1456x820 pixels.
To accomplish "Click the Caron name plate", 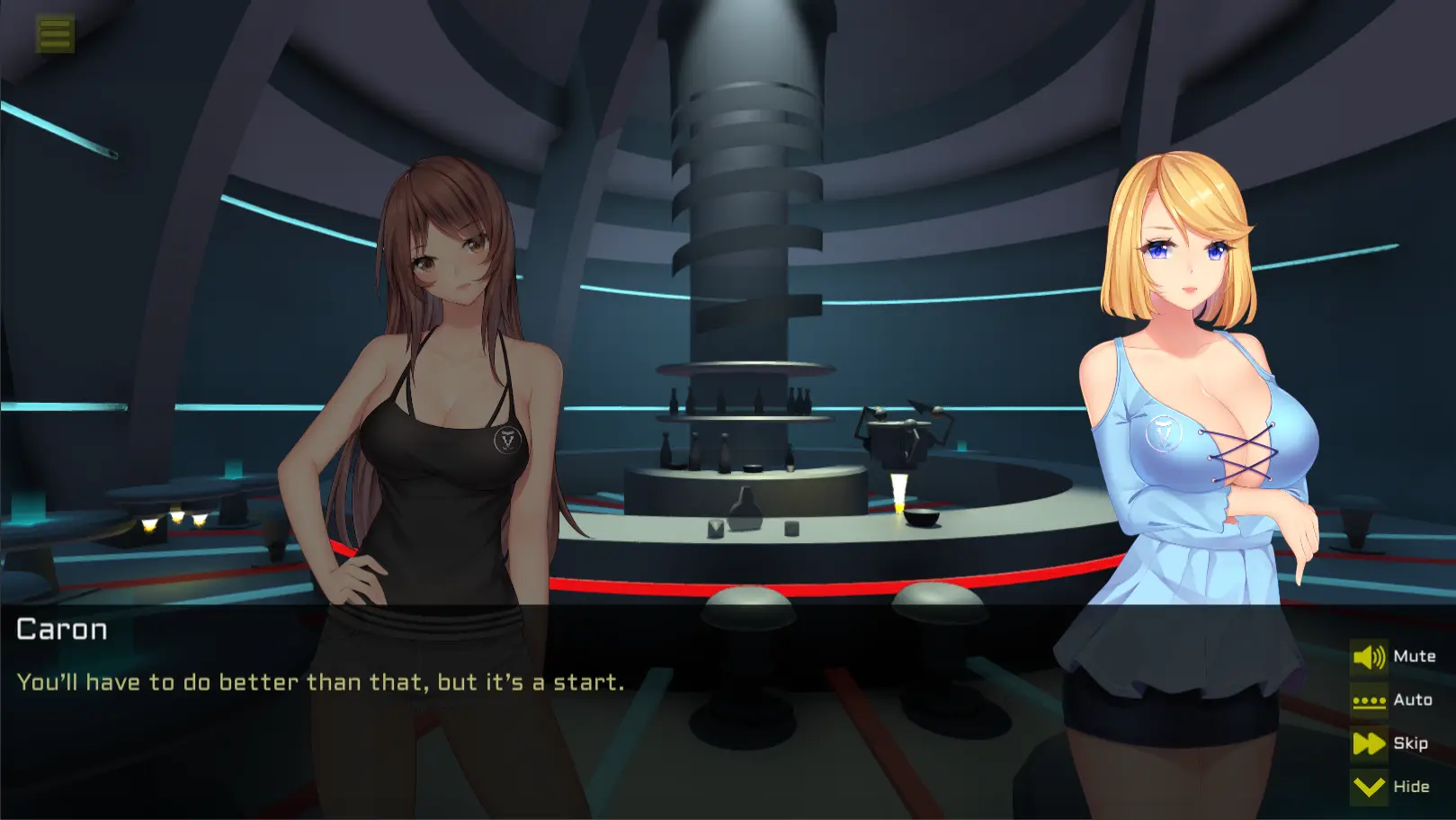I will pos(62,629).
